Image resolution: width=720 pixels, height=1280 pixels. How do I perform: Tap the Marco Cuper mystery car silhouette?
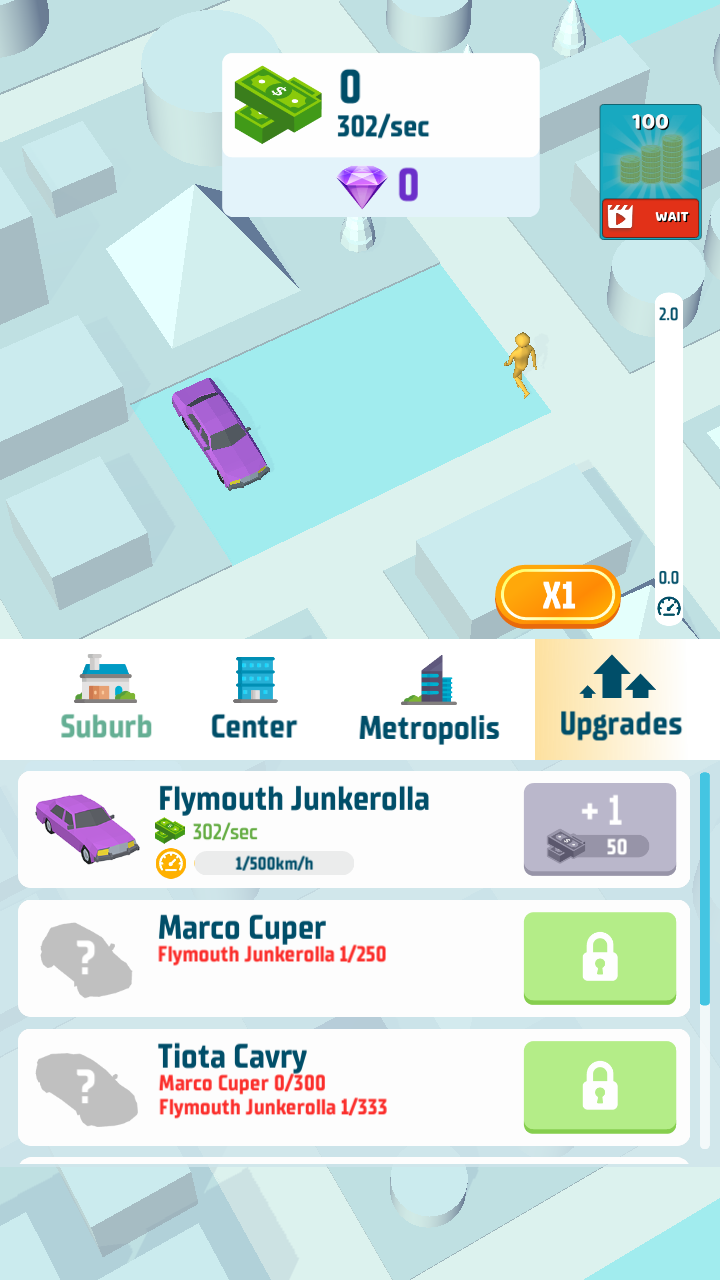tap(85, 958)
